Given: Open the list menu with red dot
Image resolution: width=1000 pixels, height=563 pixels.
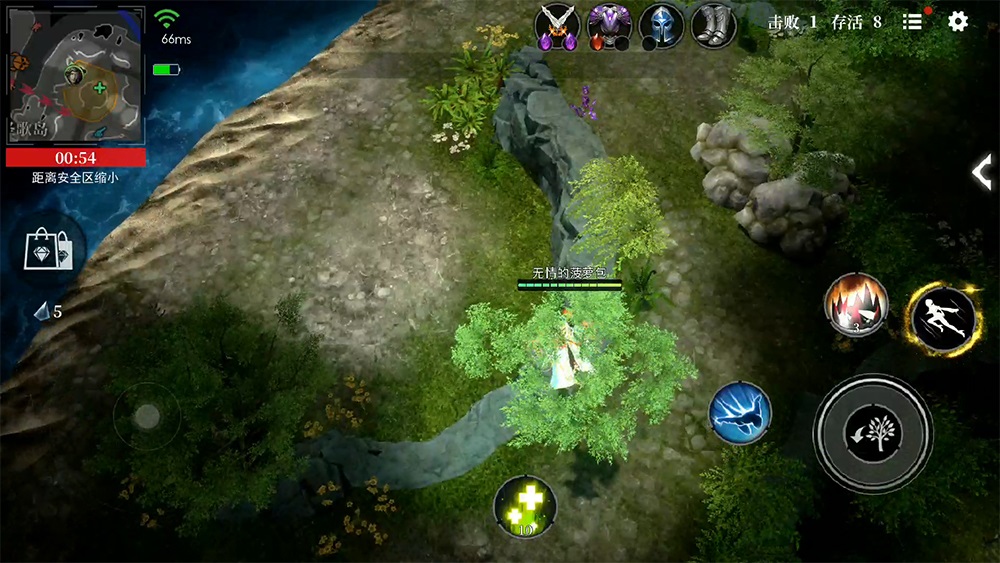Looking at the screenshot, I should [912, 22].
